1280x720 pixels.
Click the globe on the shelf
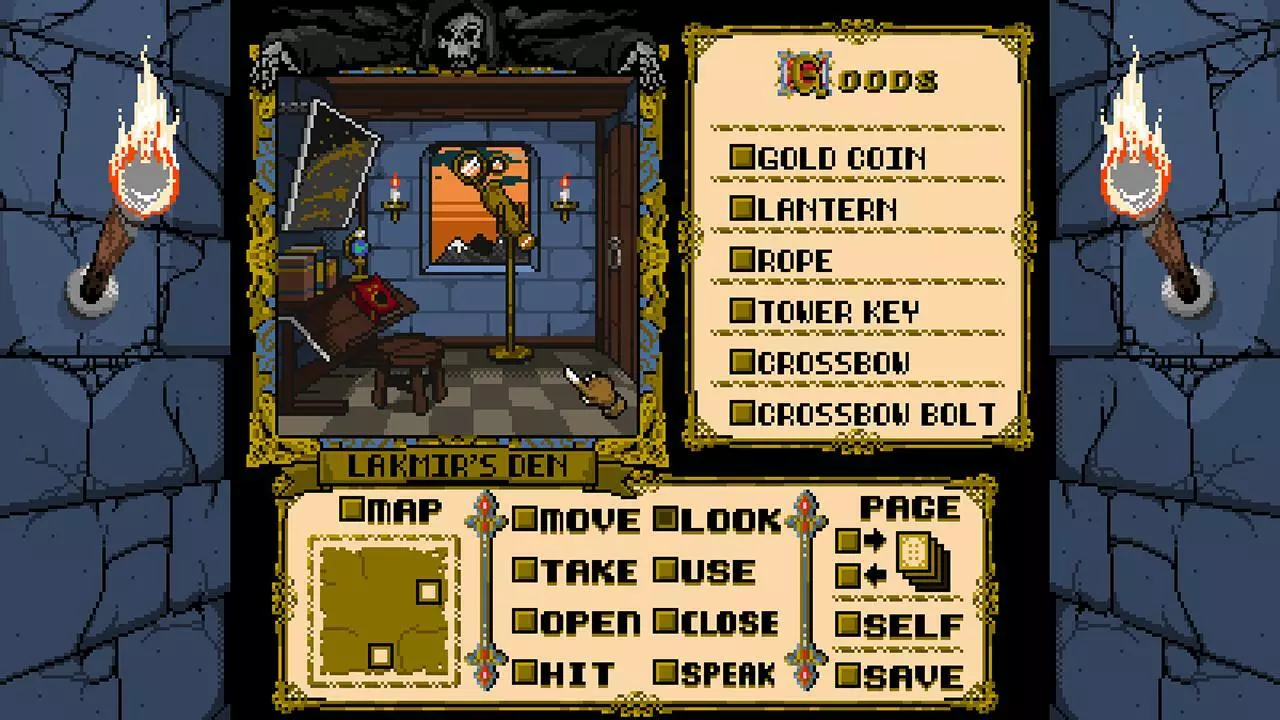tap(357, 250)
